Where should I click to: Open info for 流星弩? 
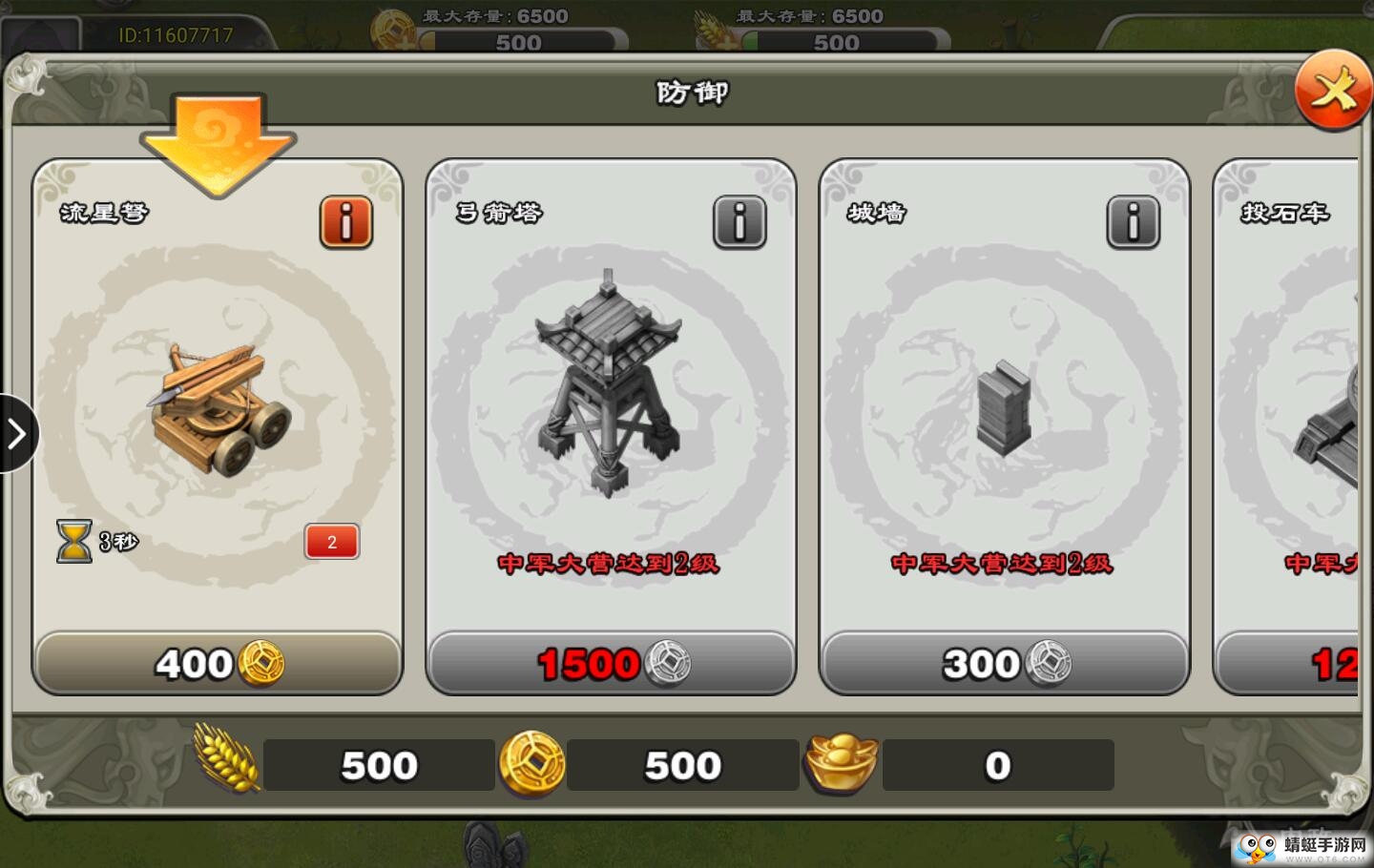click(345, 223)
